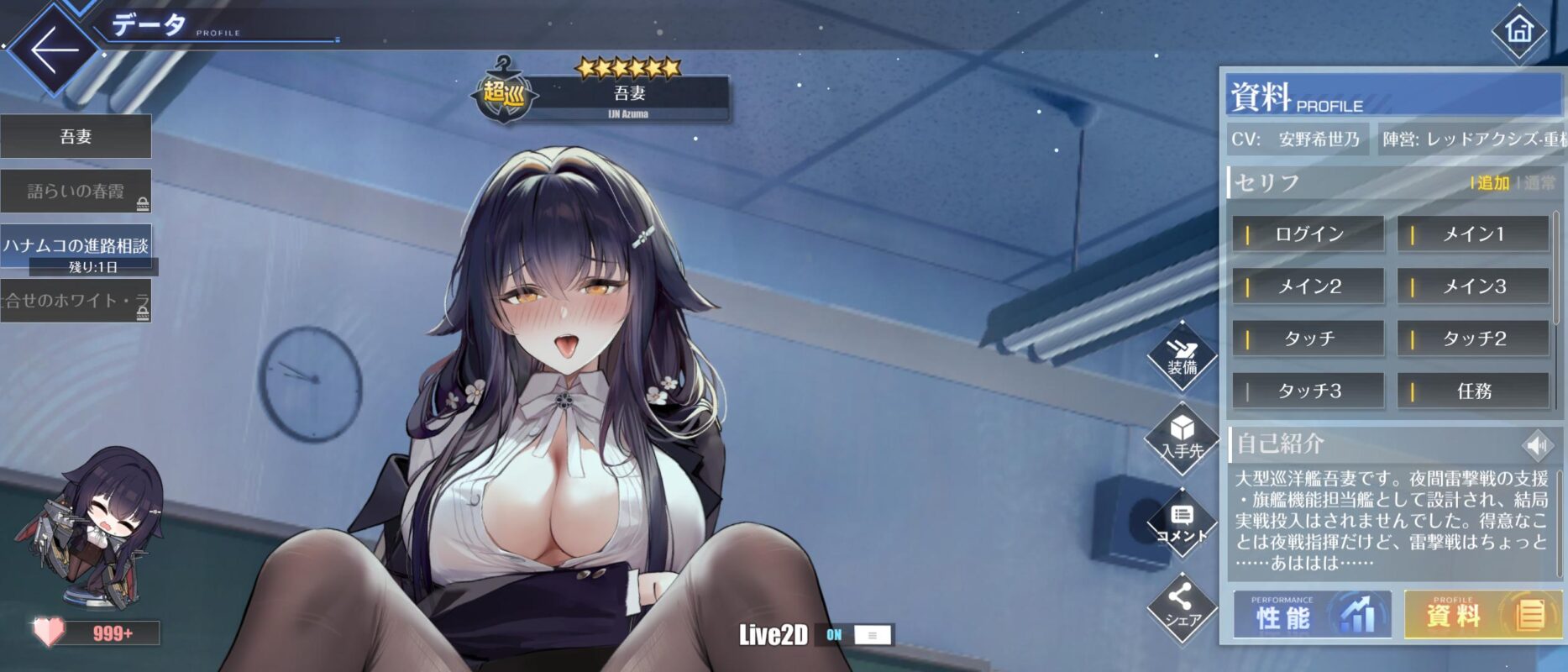Play the 自己紹介 audio speaker icon
Viewport: 1568px width, 672px height.
coord(1537,444)
